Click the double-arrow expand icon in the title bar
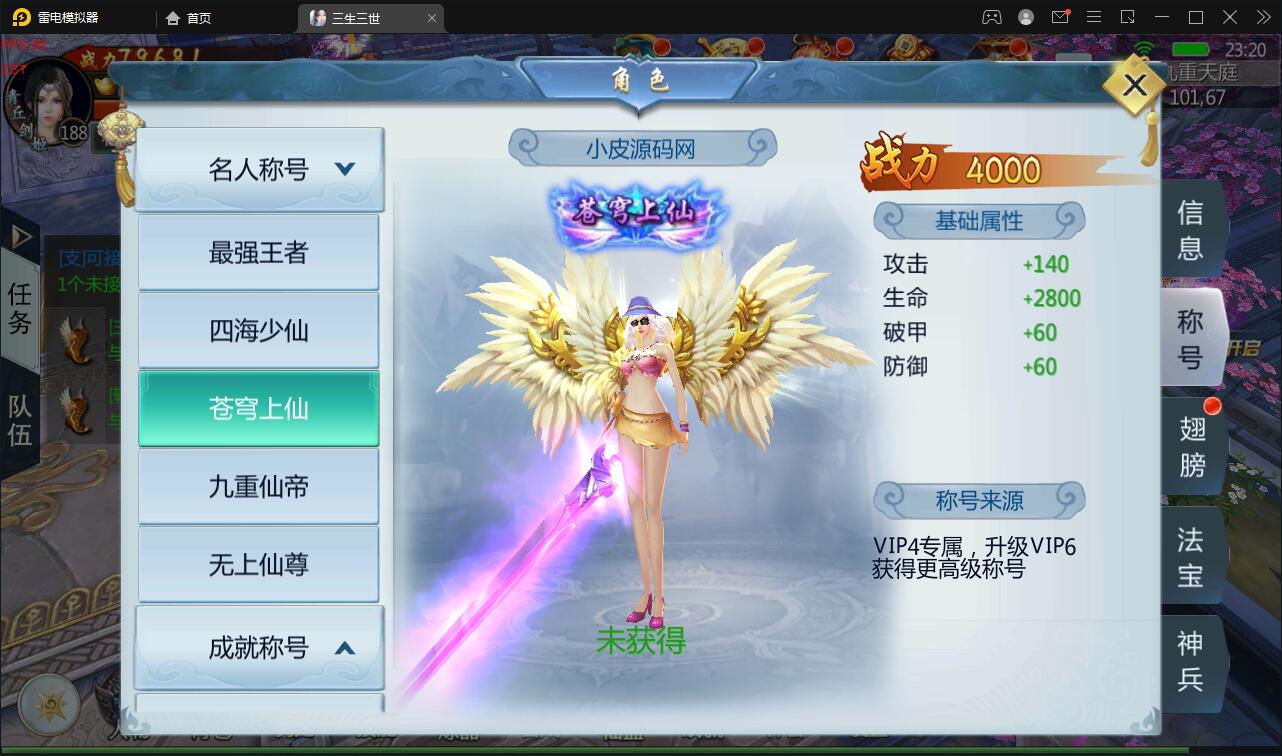 click(1265, 16)
